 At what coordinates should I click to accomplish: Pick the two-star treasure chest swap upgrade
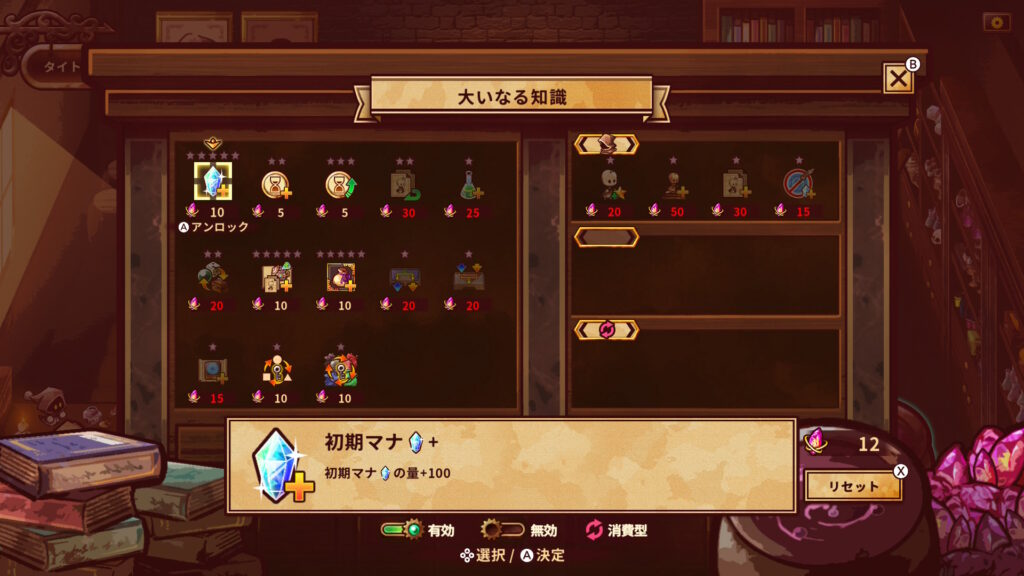(x=212, y=277)
